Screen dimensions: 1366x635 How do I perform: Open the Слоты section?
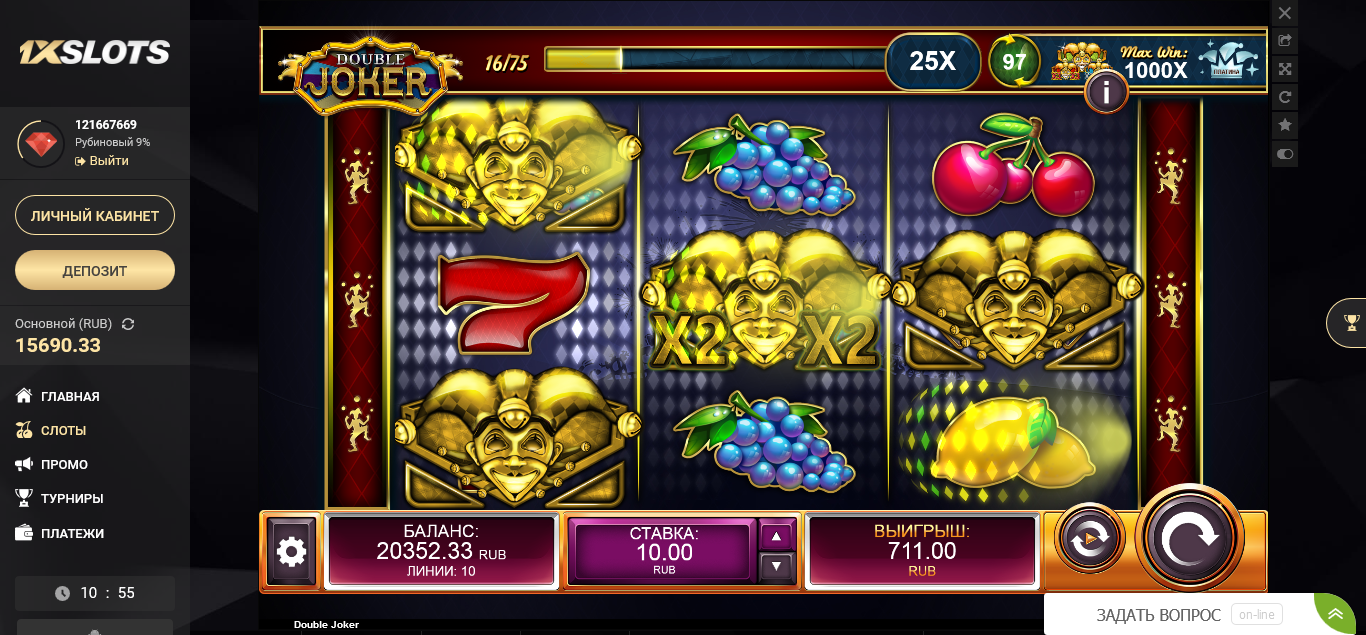[x=63, y=431]
